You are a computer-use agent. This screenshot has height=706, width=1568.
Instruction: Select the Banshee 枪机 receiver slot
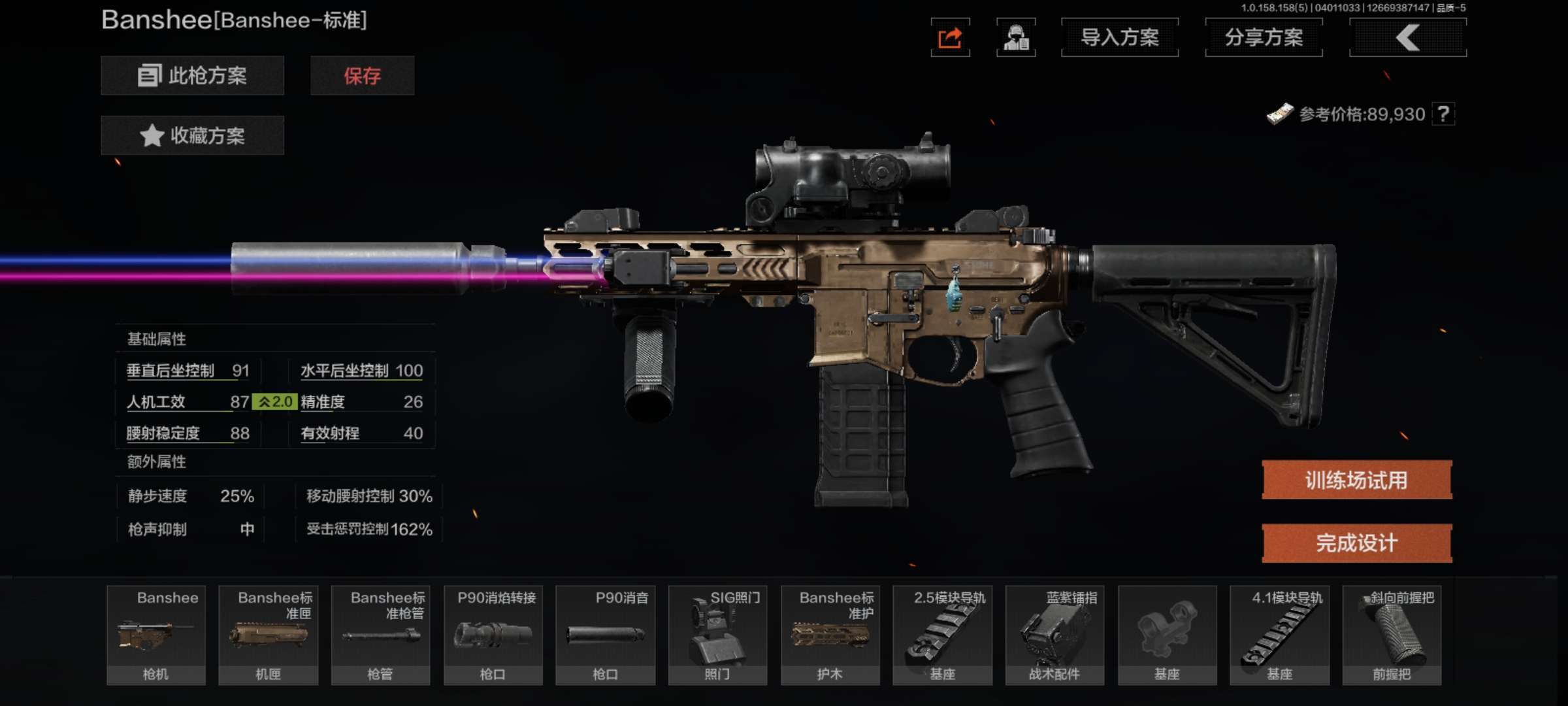[x=156, y=635]
